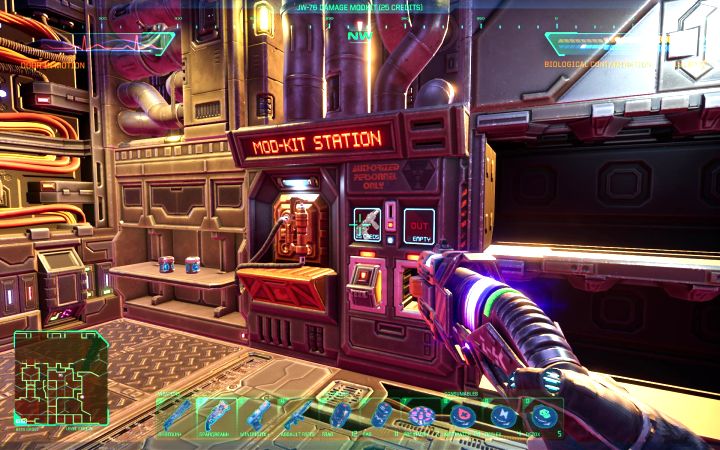Select the highlighted Sparqbeam weapon slot
The image size is (720, 450).
point(215,414)
